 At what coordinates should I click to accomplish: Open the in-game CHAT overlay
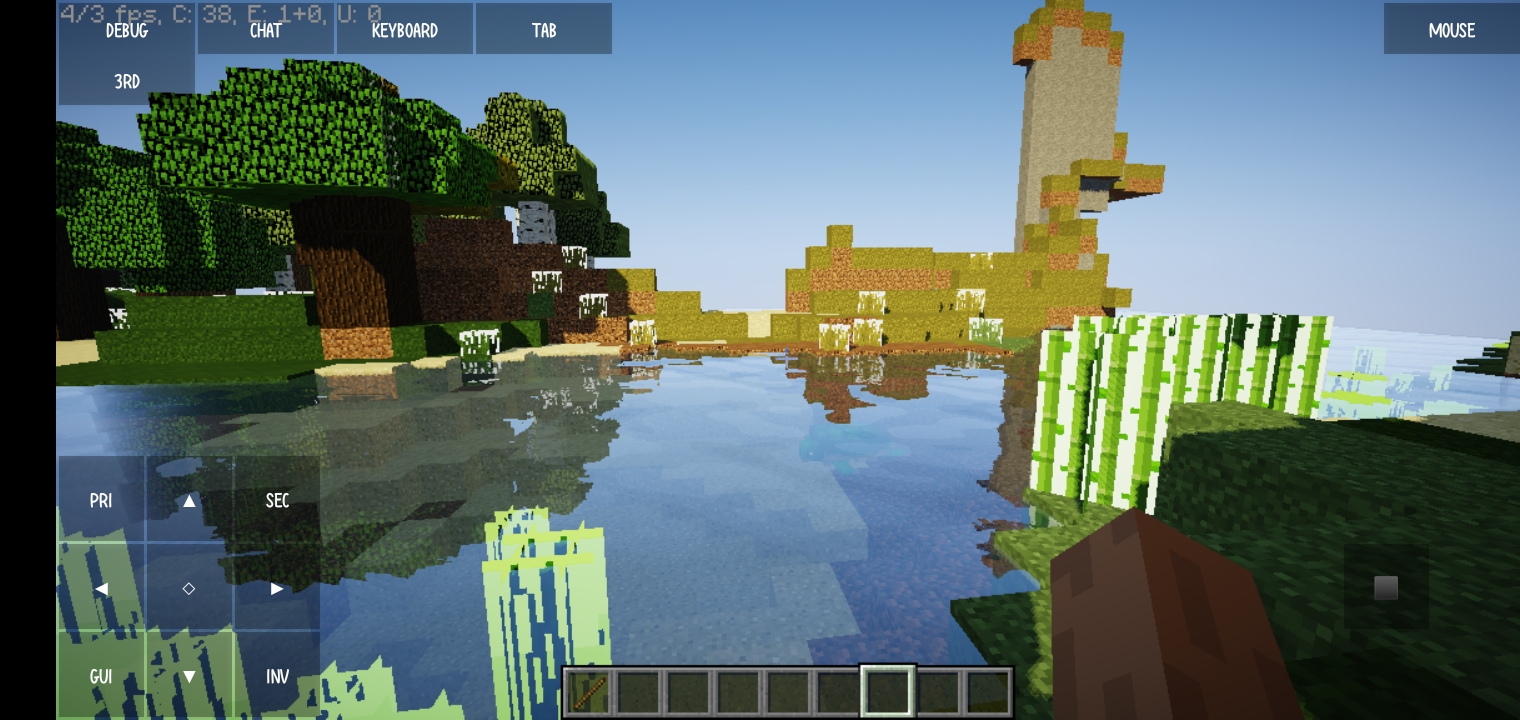[264, 29]
